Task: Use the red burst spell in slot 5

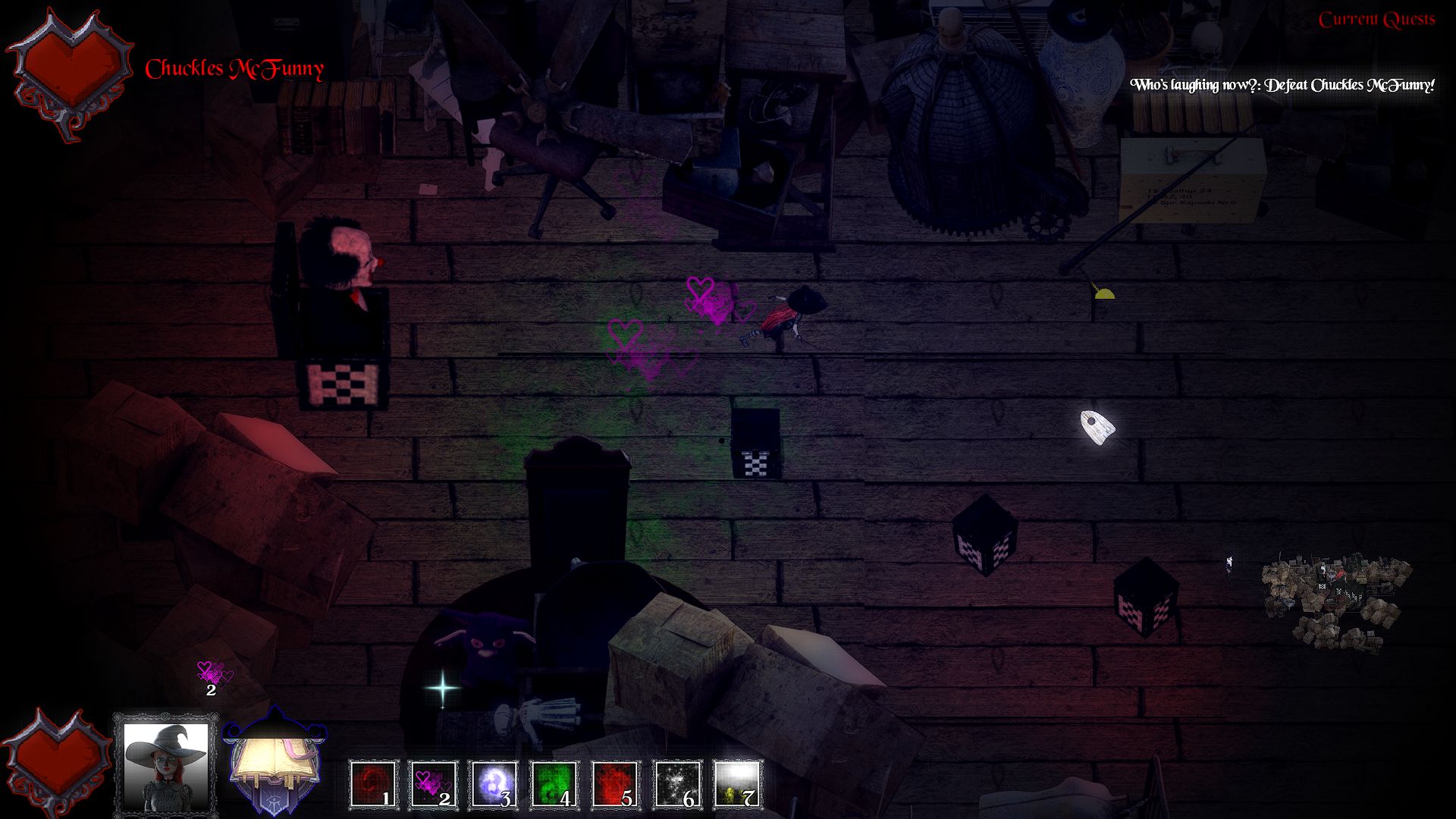Action: point(615,784)
